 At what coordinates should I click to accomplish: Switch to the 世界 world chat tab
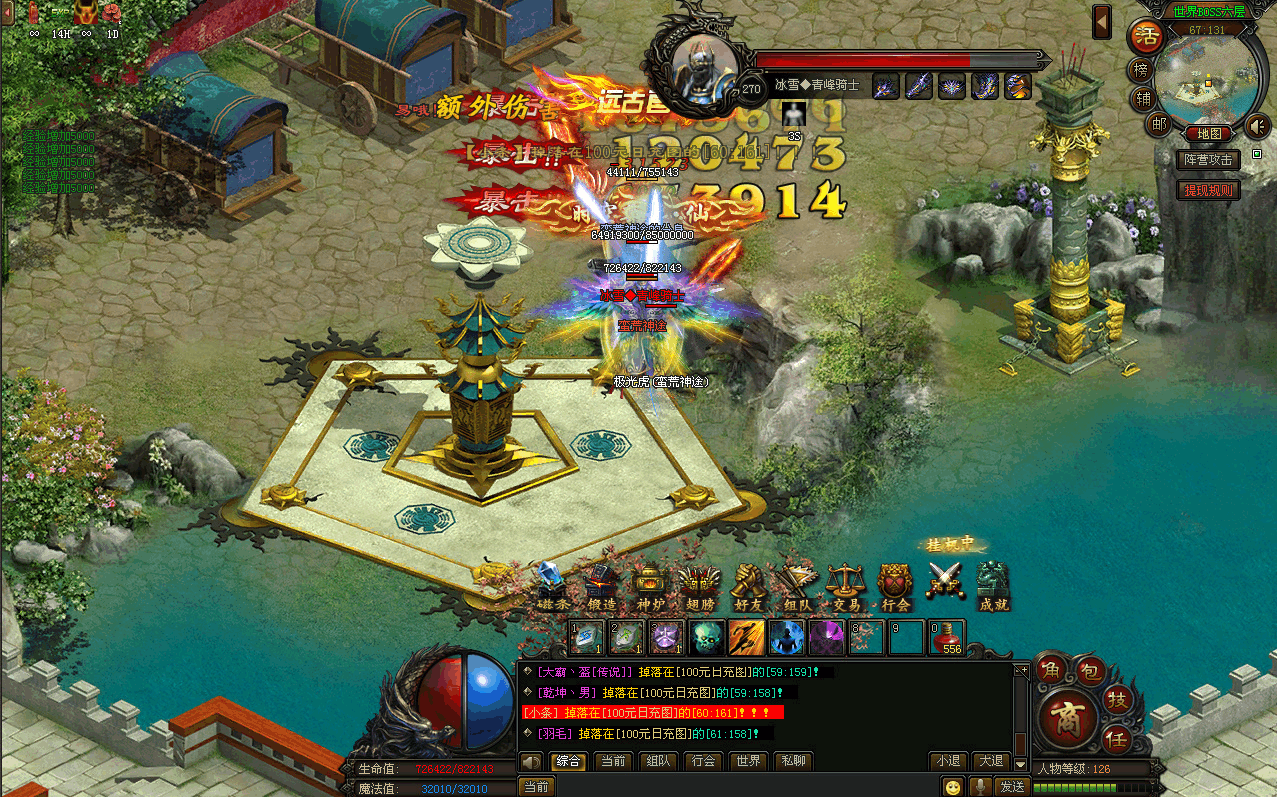click(x=749, y=761)
